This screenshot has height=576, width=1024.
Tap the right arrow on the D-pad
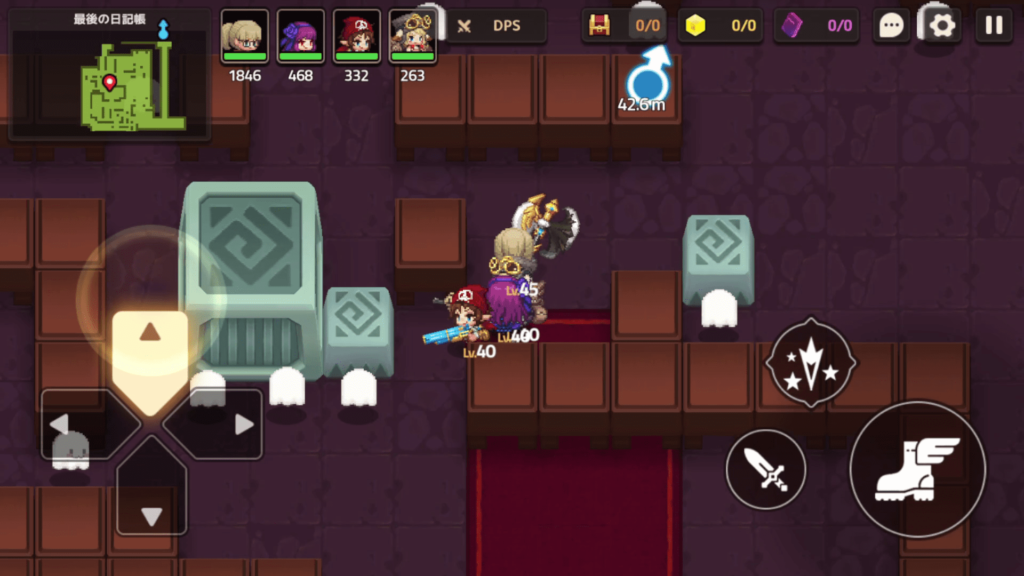[224, 424]
